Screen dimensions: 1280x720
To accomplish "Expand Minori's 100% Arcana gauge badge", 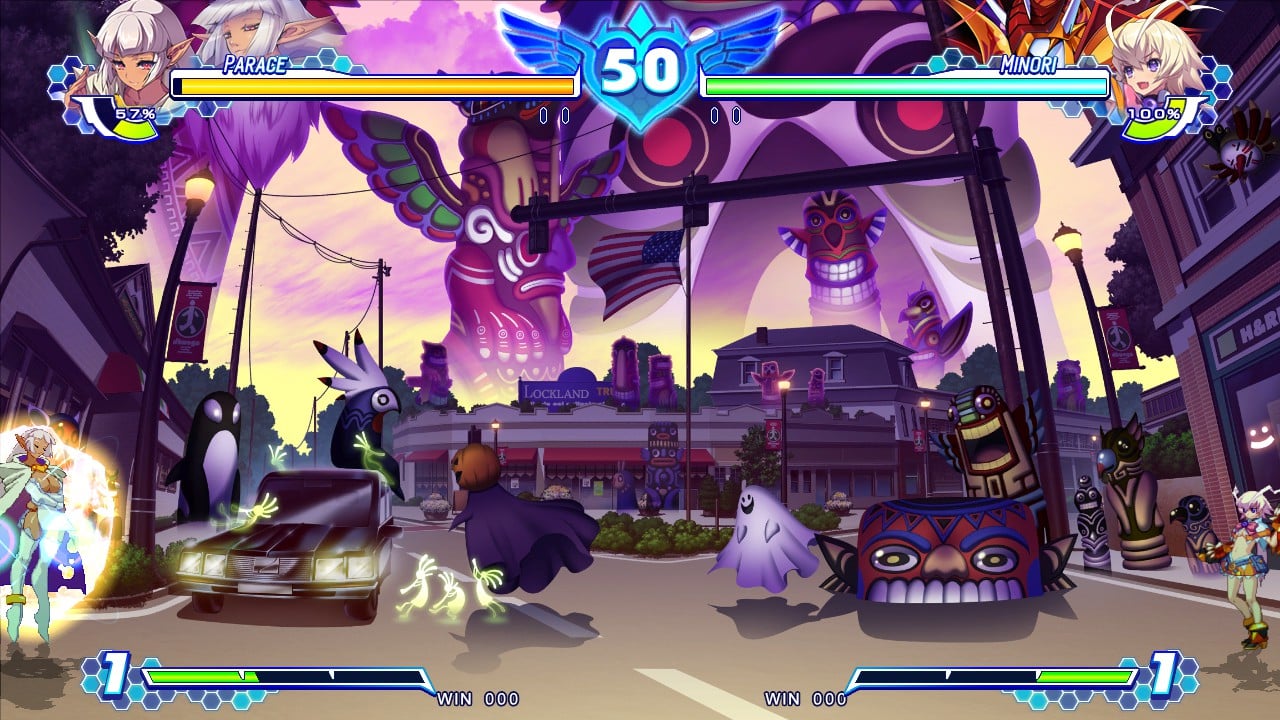I will point(1152,115).
